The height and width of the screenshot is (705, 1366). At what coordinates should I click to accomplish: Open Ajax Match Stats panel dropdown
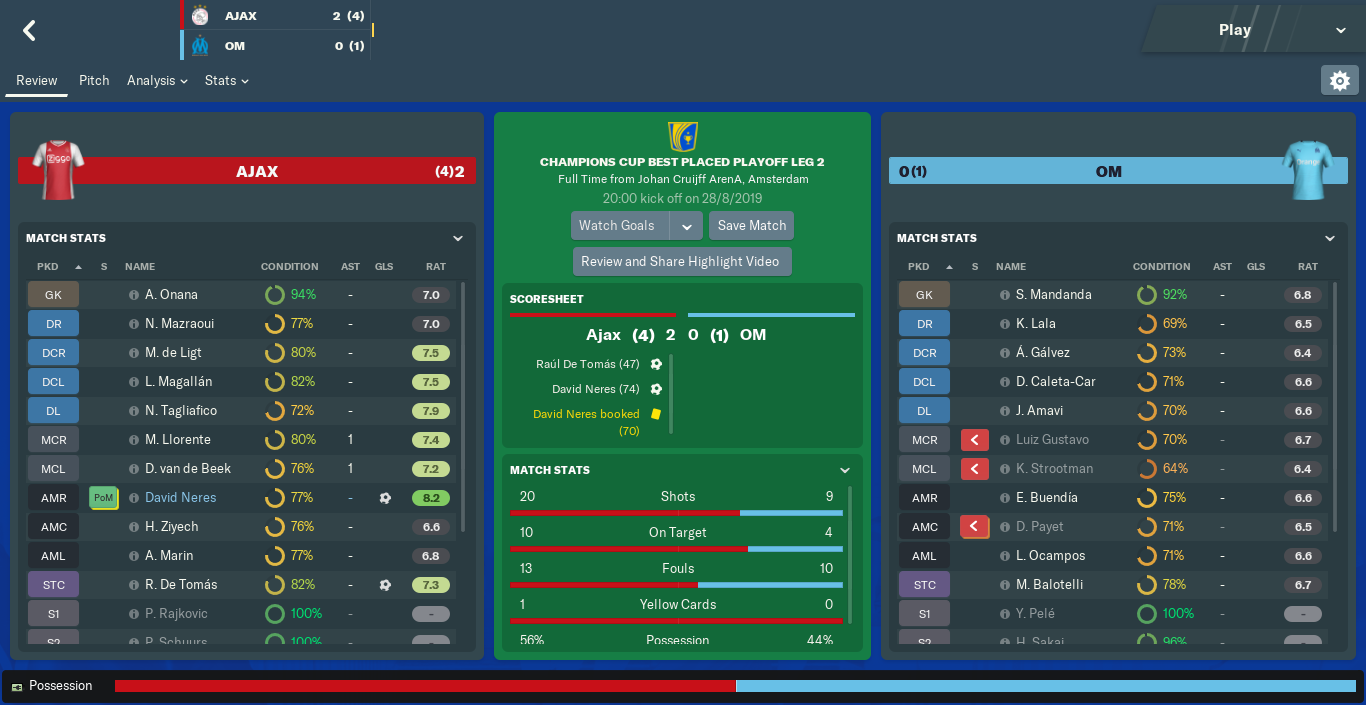(x=458, y=238)
